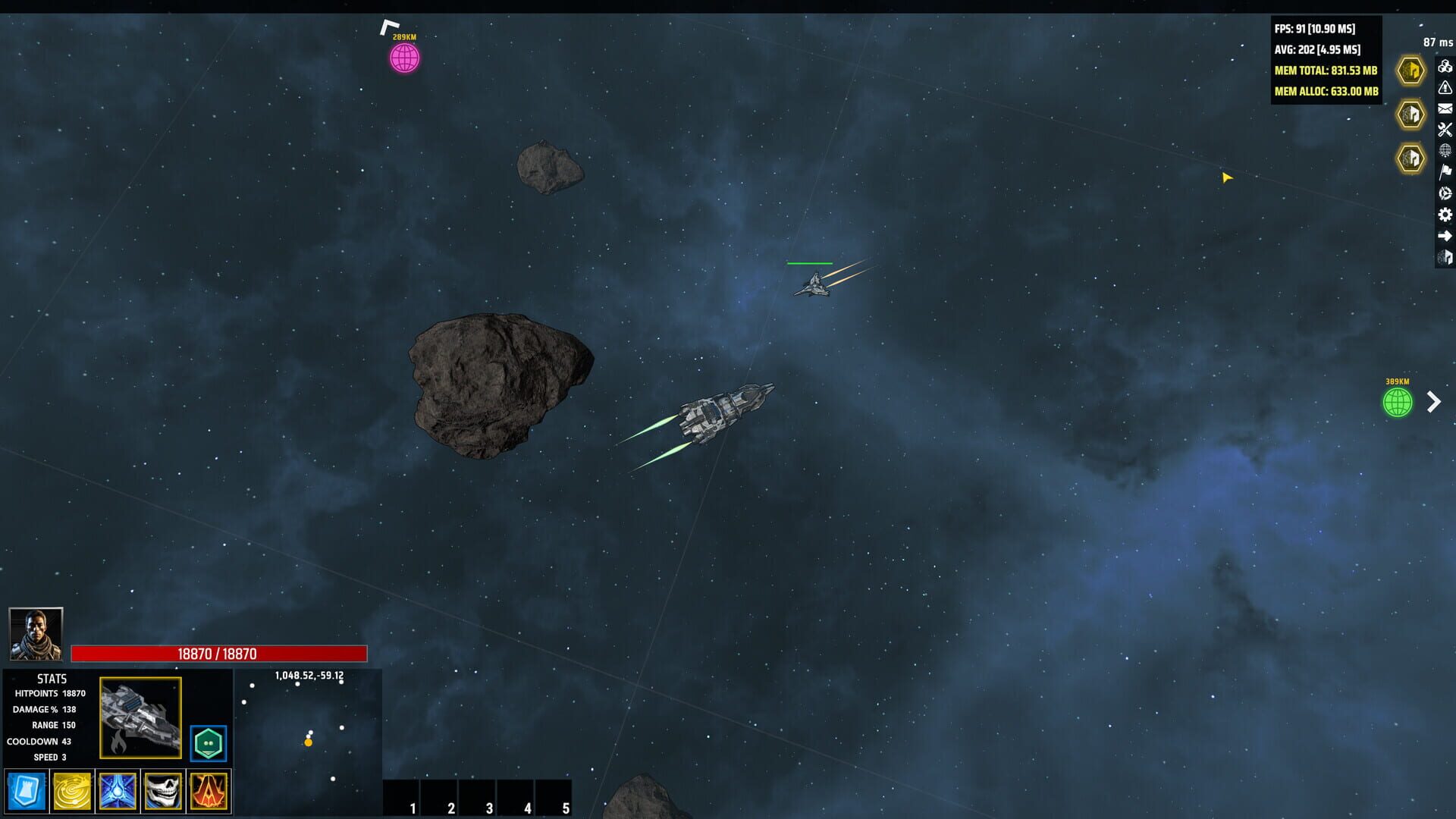
Task: Click the player portrait thumbnail
Action: click(x=36, y=635)
